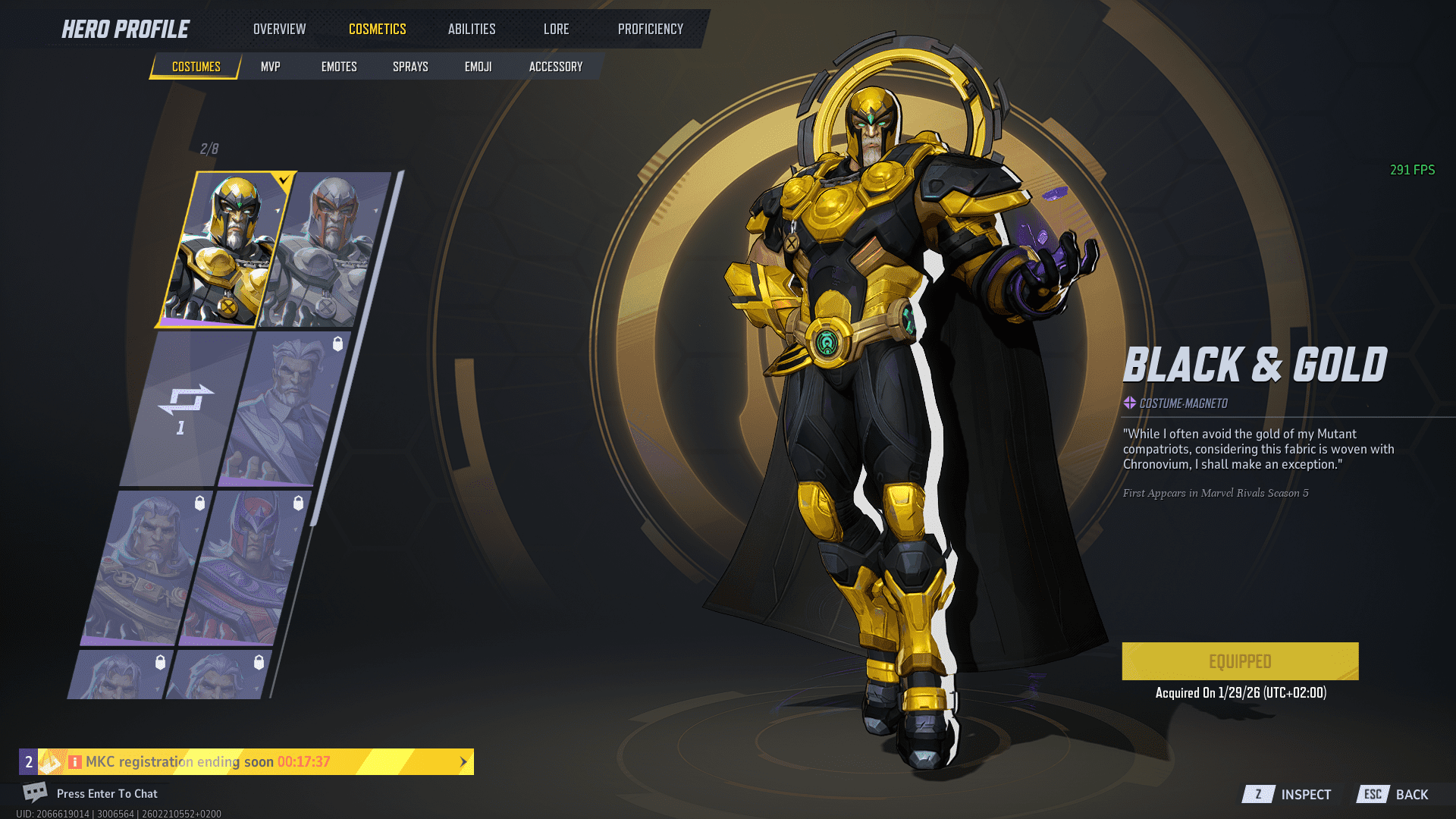The image size is (1456, 819).
Task: View the Accessory sub-tab
Action: [x=555, y=67]
